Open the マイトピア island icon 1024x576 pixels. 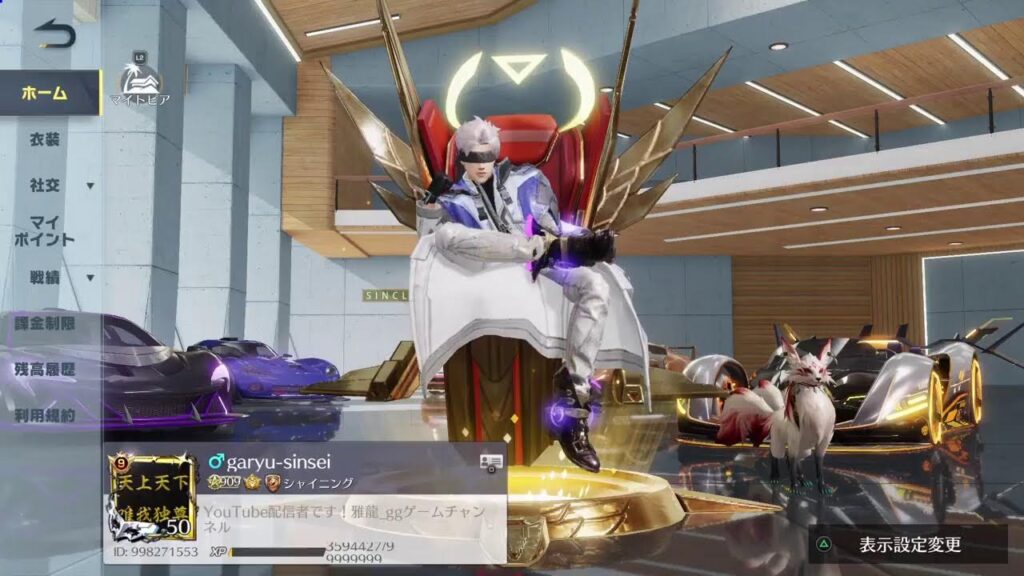[141, 79]
